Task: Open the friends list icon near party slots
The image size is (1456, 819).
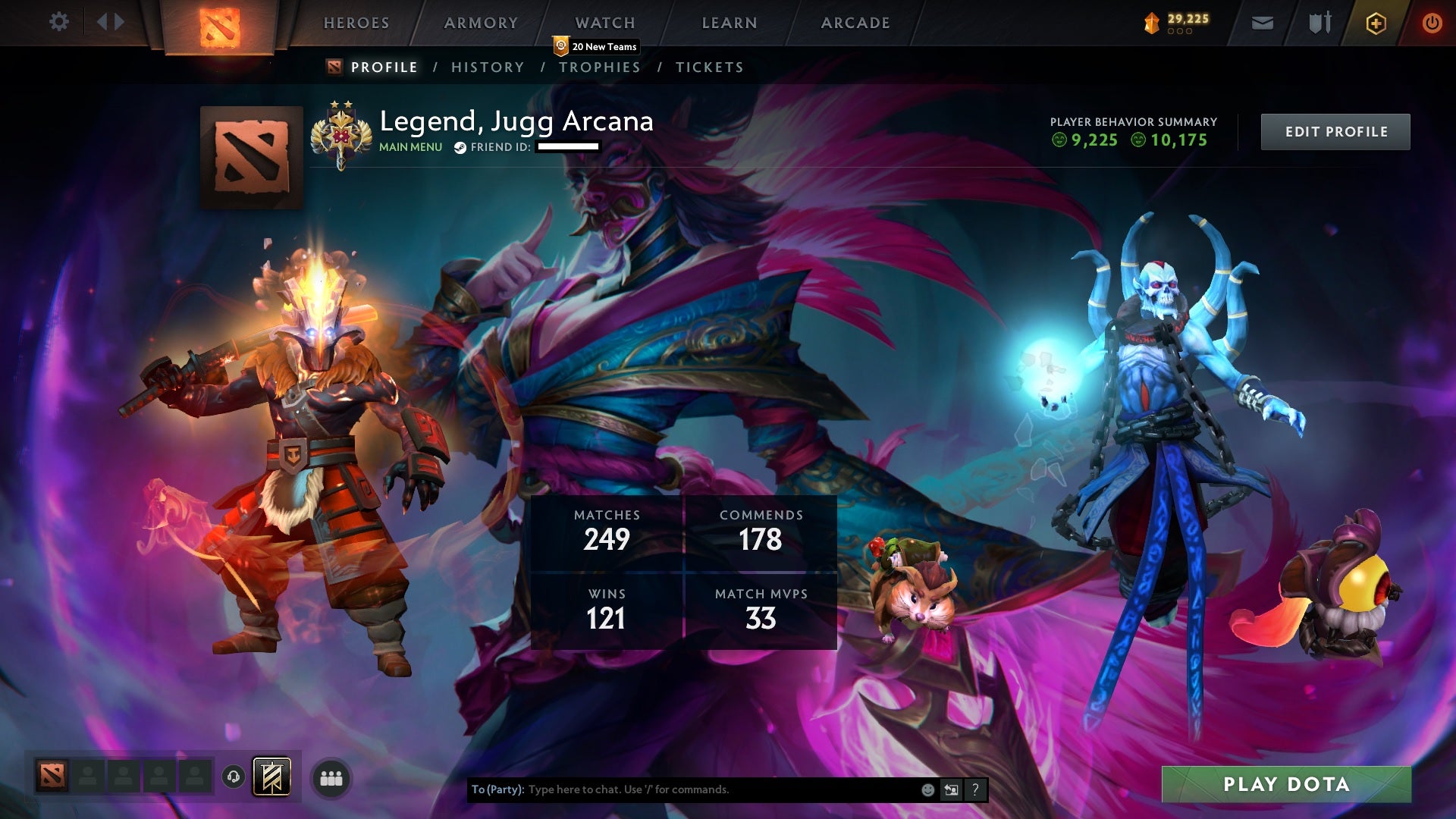Action: click(x=331, y=777)
